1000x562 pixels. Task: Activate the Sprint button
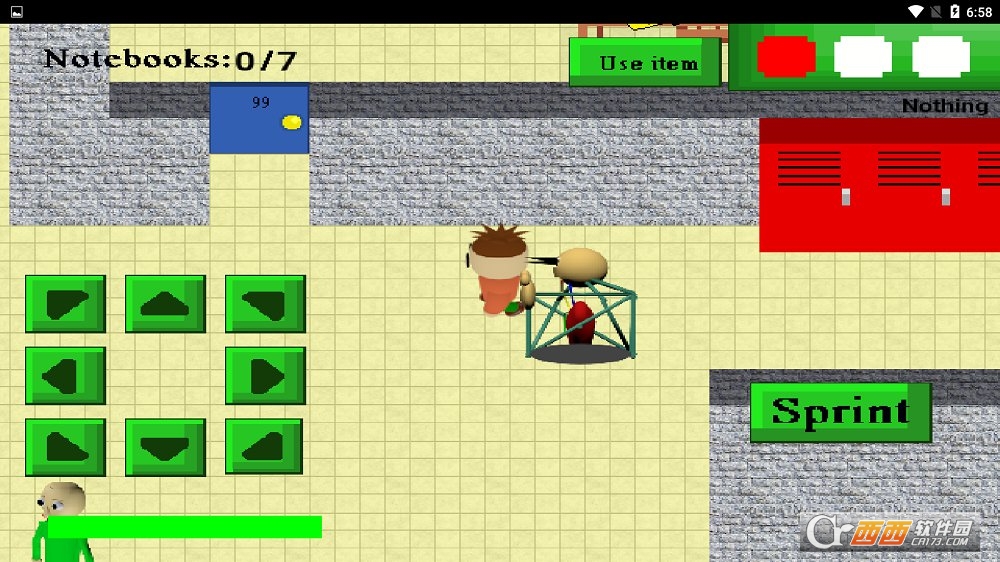pos(840,411)
